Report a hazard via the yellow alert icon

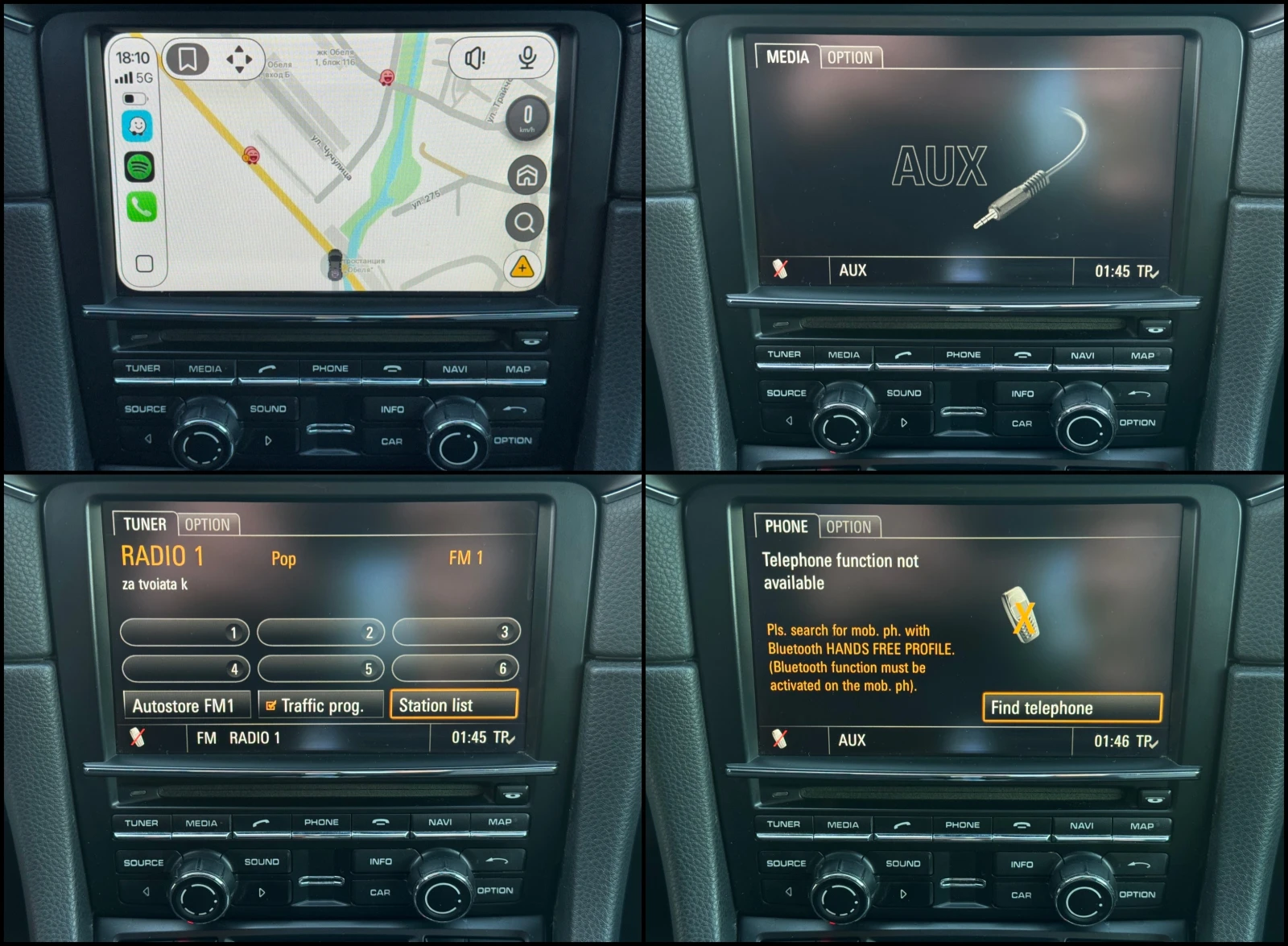[x=522, y=266]
